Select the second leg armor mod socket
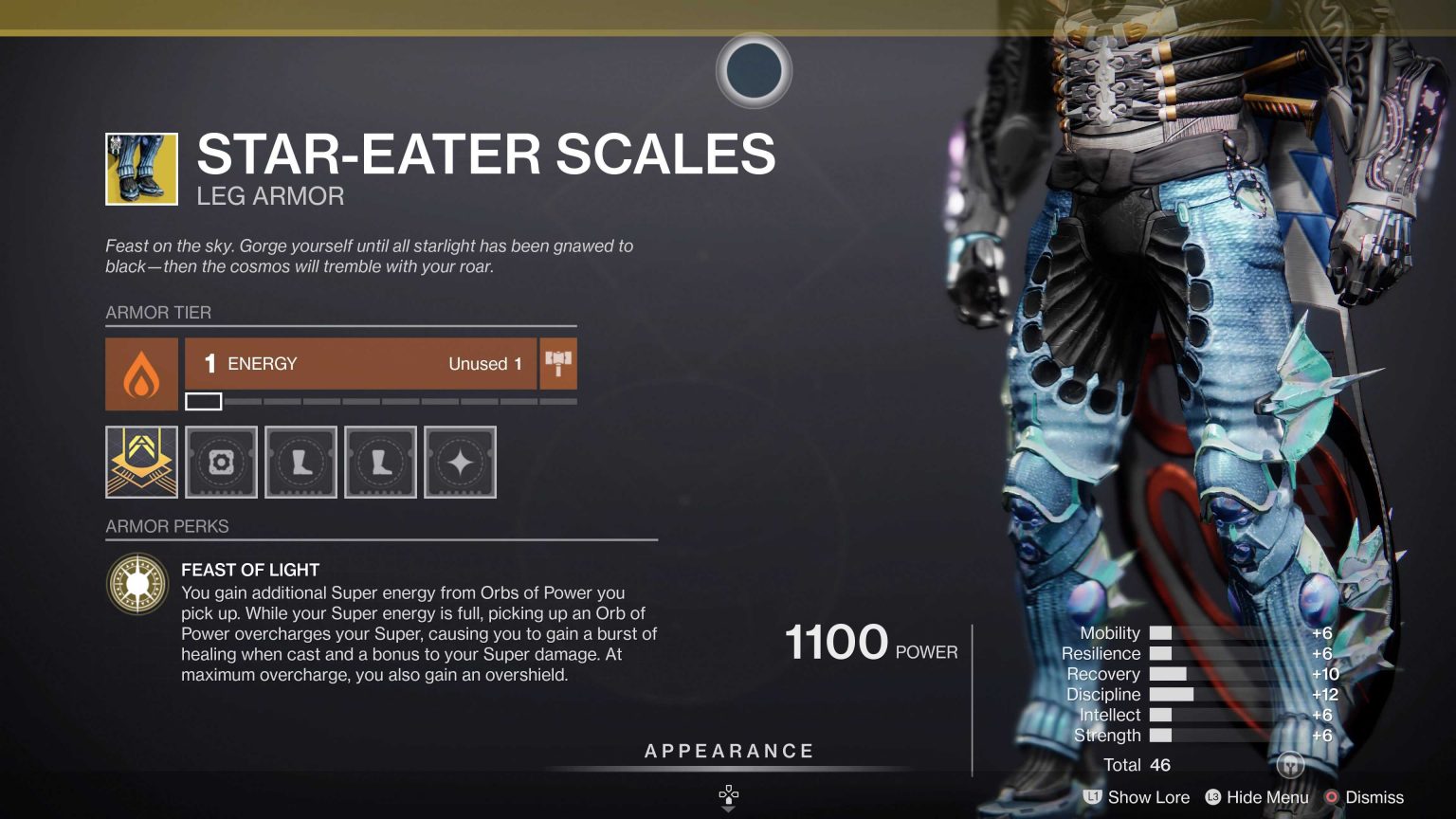The height and width of the screenshot is (819, 1456). 380,462
